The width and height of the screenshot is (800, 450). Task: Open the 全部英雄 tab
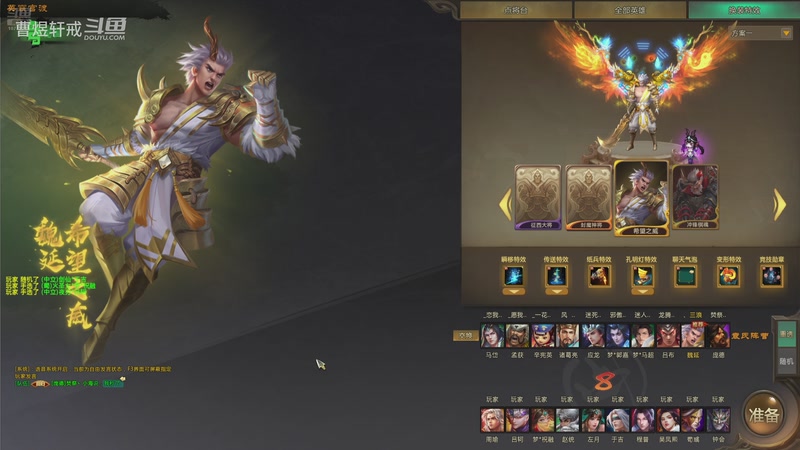(631, 10)
